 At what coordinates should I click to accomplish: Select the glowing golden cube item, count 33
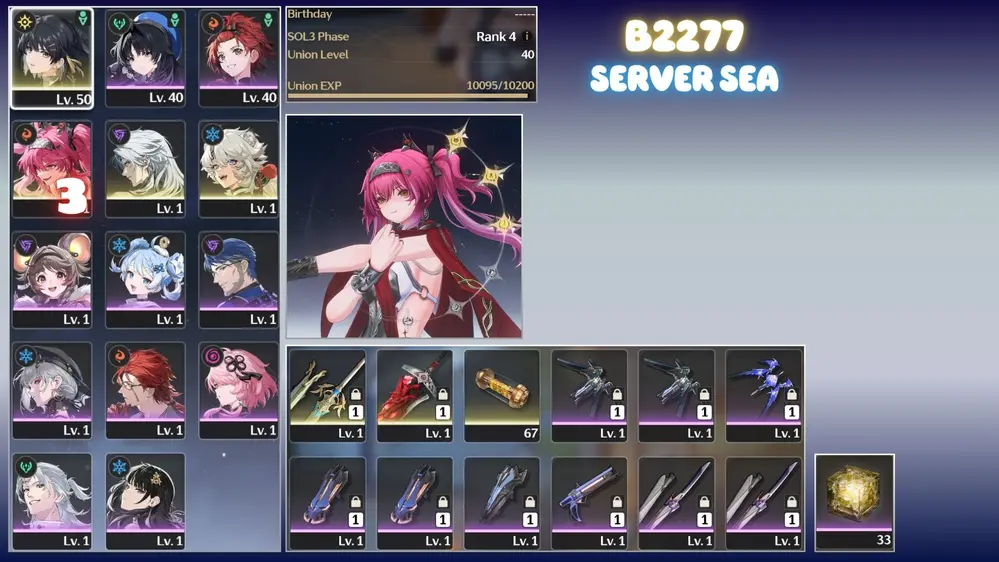click(x=854, y=502)
